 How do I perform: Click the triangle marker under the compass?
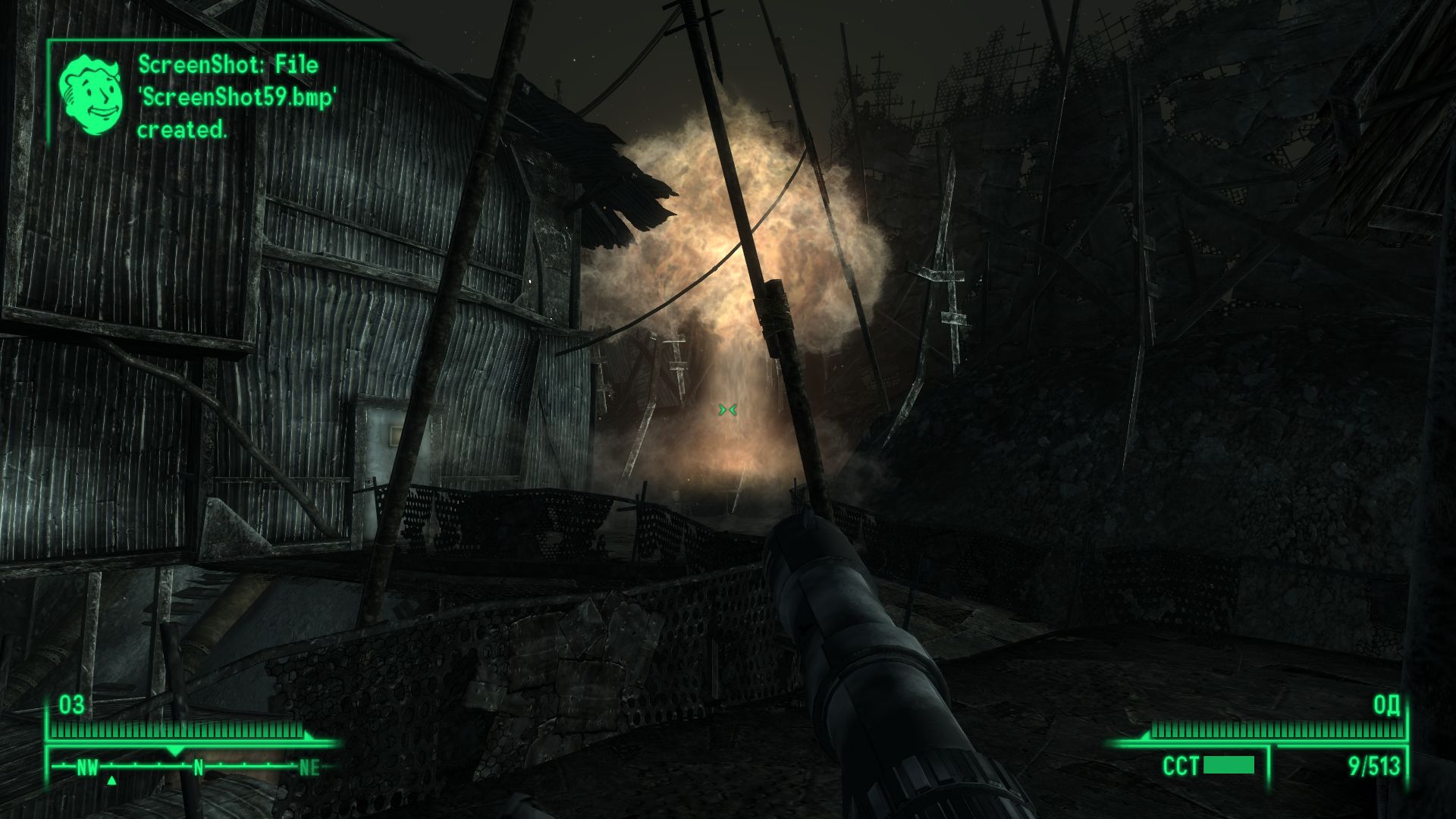coord(111,780)
